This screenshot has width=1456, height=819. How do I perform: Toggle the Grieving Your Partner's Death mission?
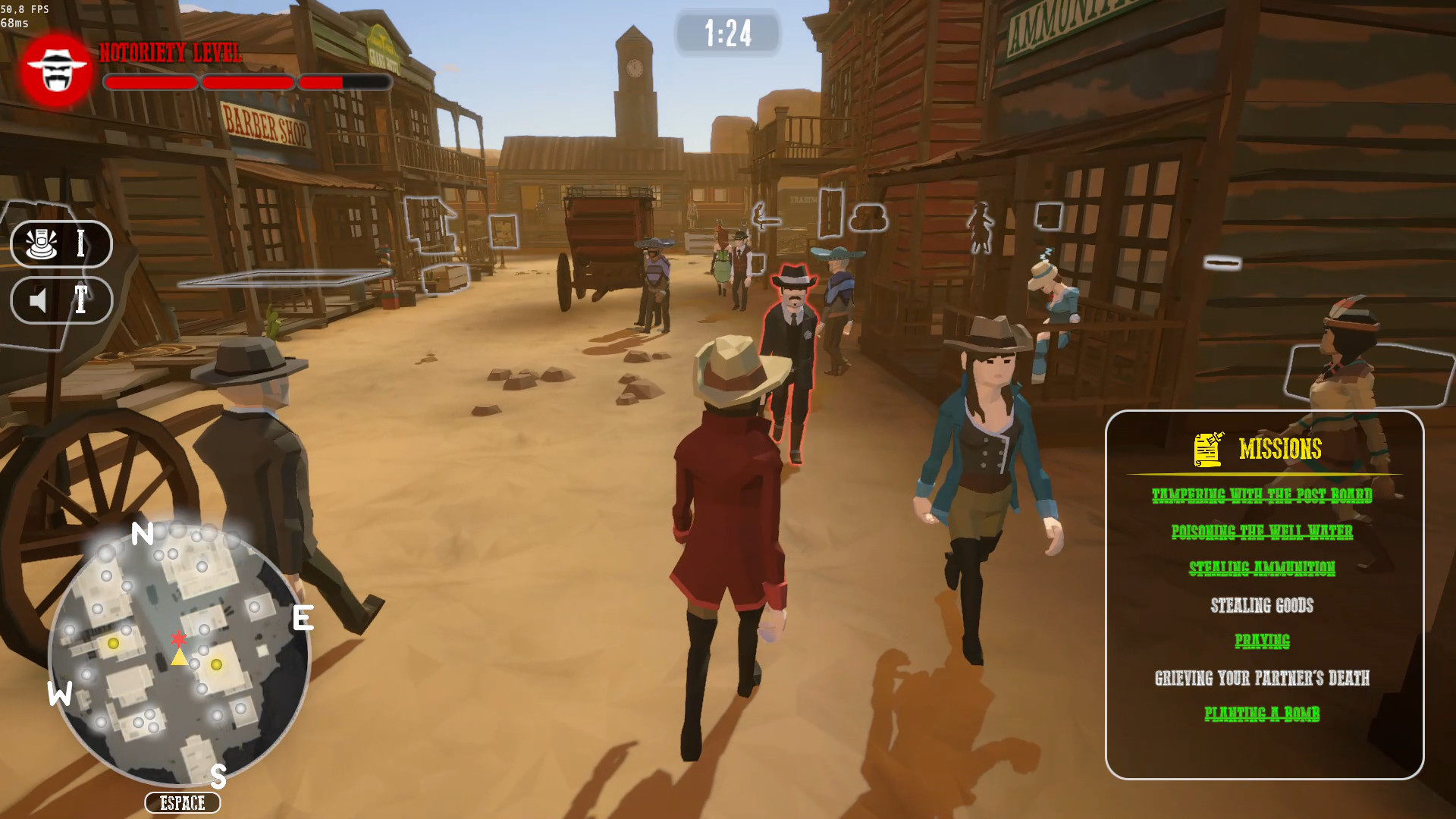click(1263, 678)
